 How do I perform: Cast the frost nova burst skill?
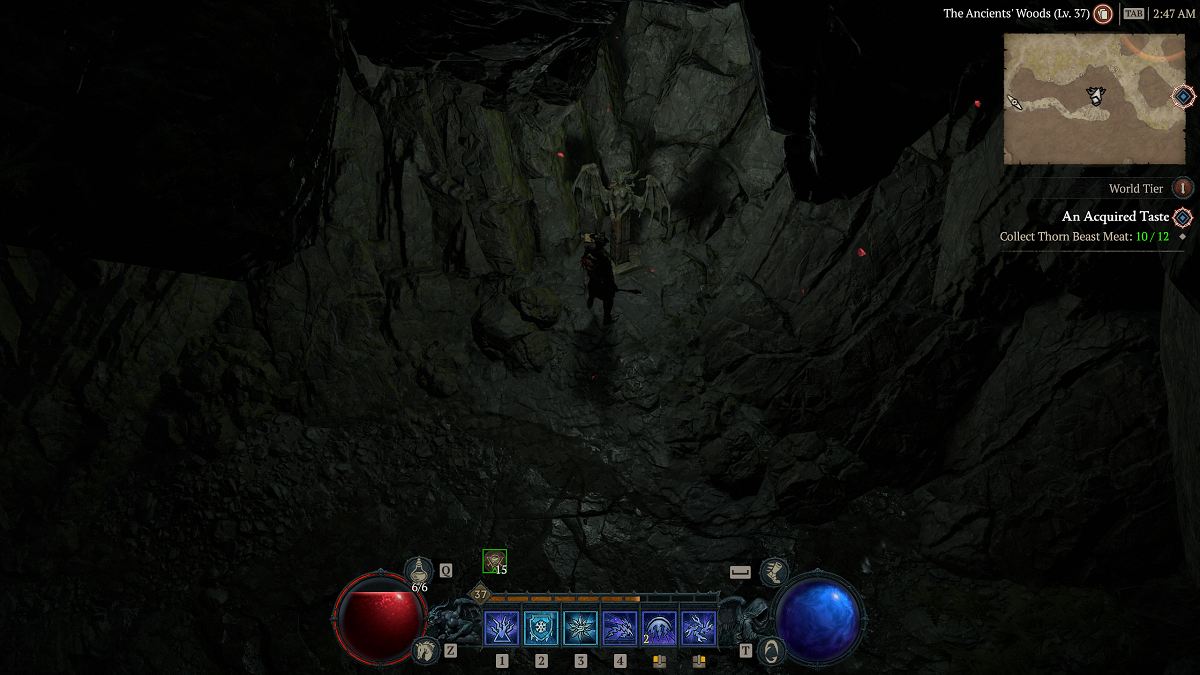[x=581, y=629]
